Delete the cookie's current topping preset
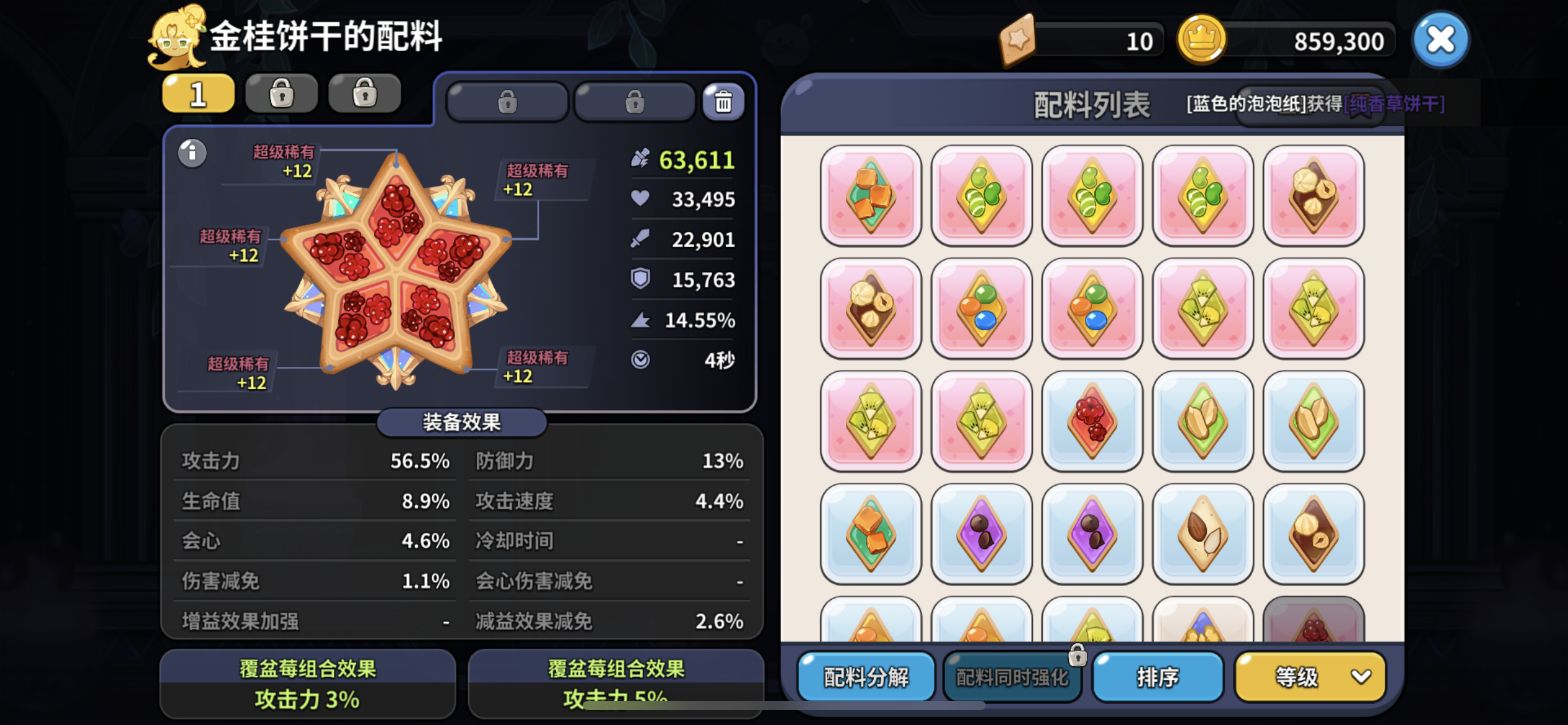1568x725 pixels. (723, 102)
